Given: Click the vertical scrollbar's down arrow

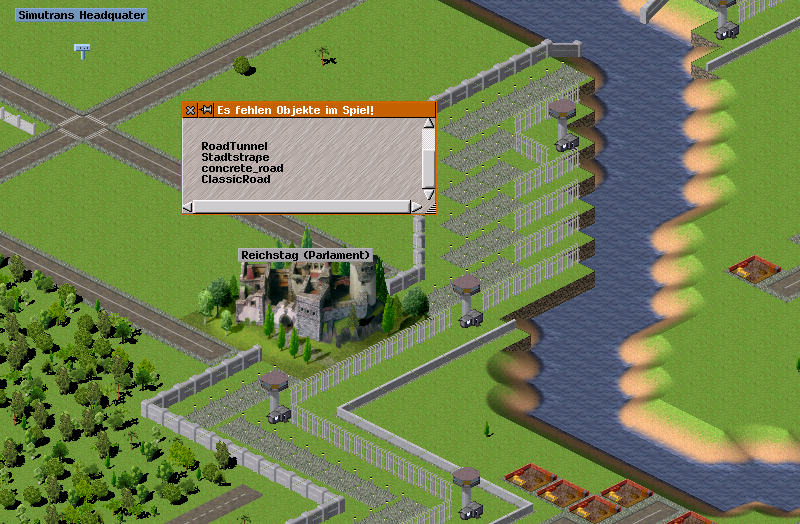Looking at the screenshot, I should click(x=429, y=194).
